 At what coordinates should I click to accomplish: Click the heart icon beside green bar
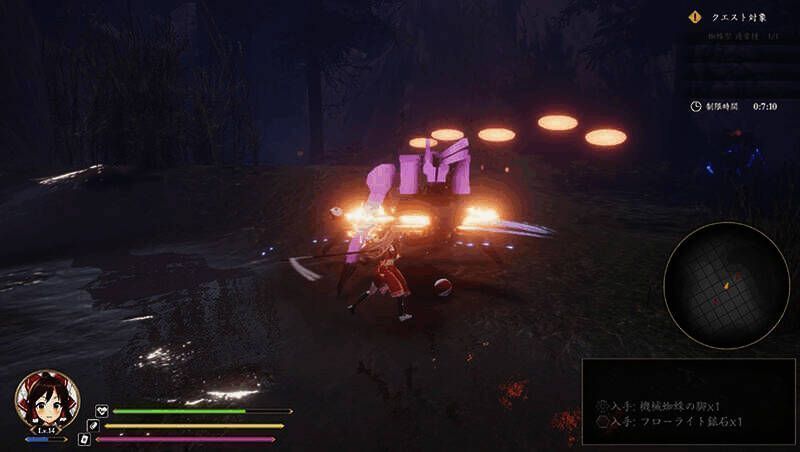(102, 411)
